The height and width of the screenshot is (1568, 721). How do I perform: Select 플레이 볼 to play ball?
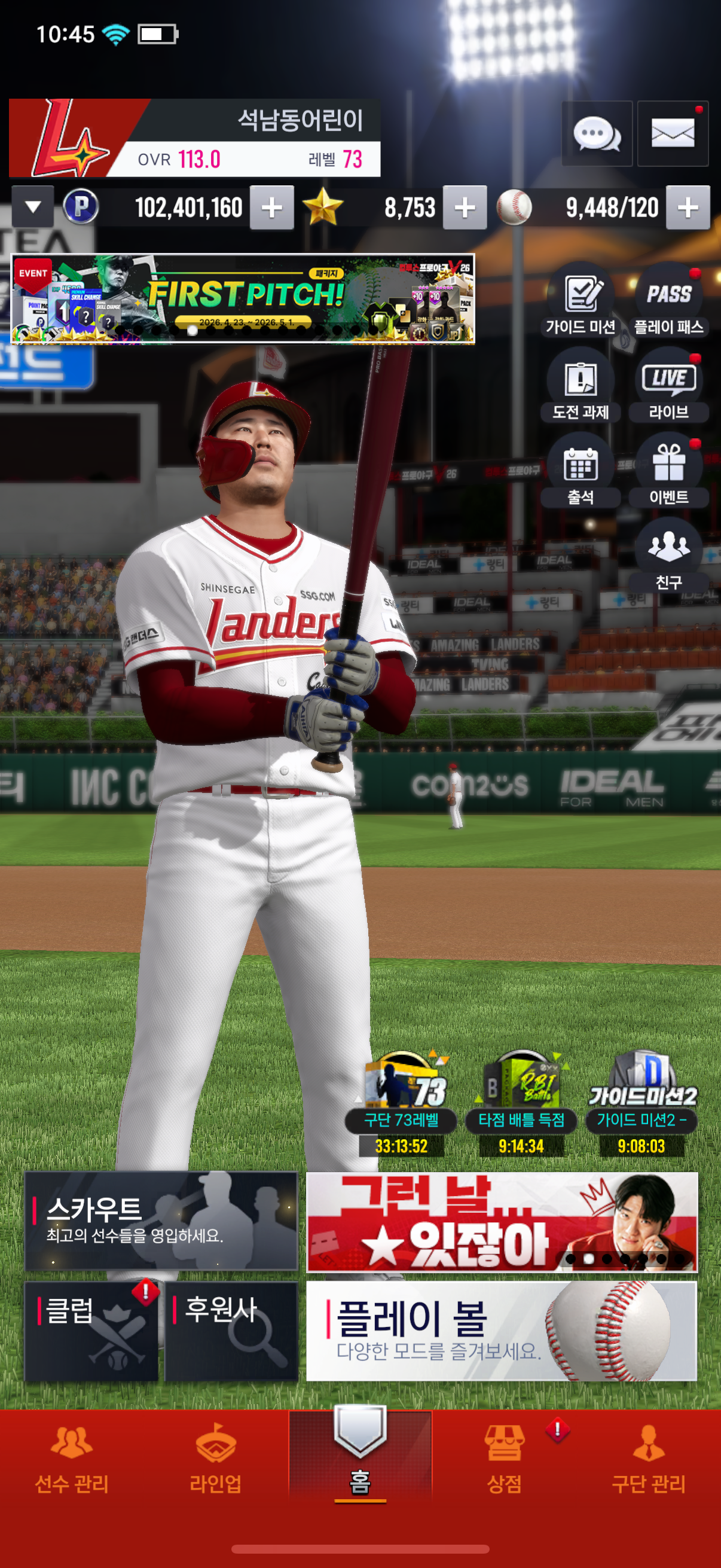[x=502, y=1331]
